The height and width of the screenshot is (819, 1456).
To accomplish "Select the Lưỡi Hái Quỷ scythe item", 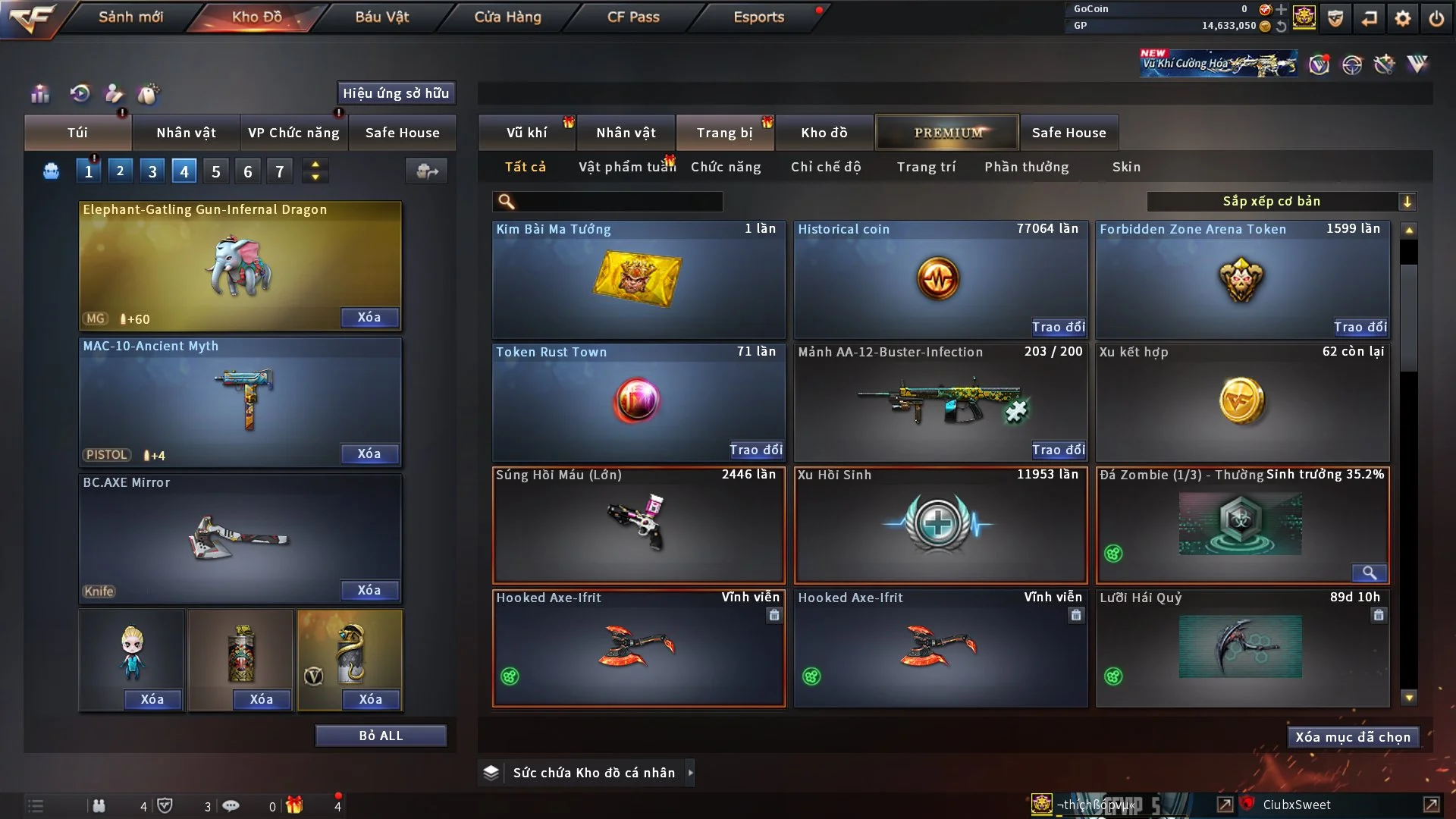I will pyautogui.click(x=1241, y=648).
